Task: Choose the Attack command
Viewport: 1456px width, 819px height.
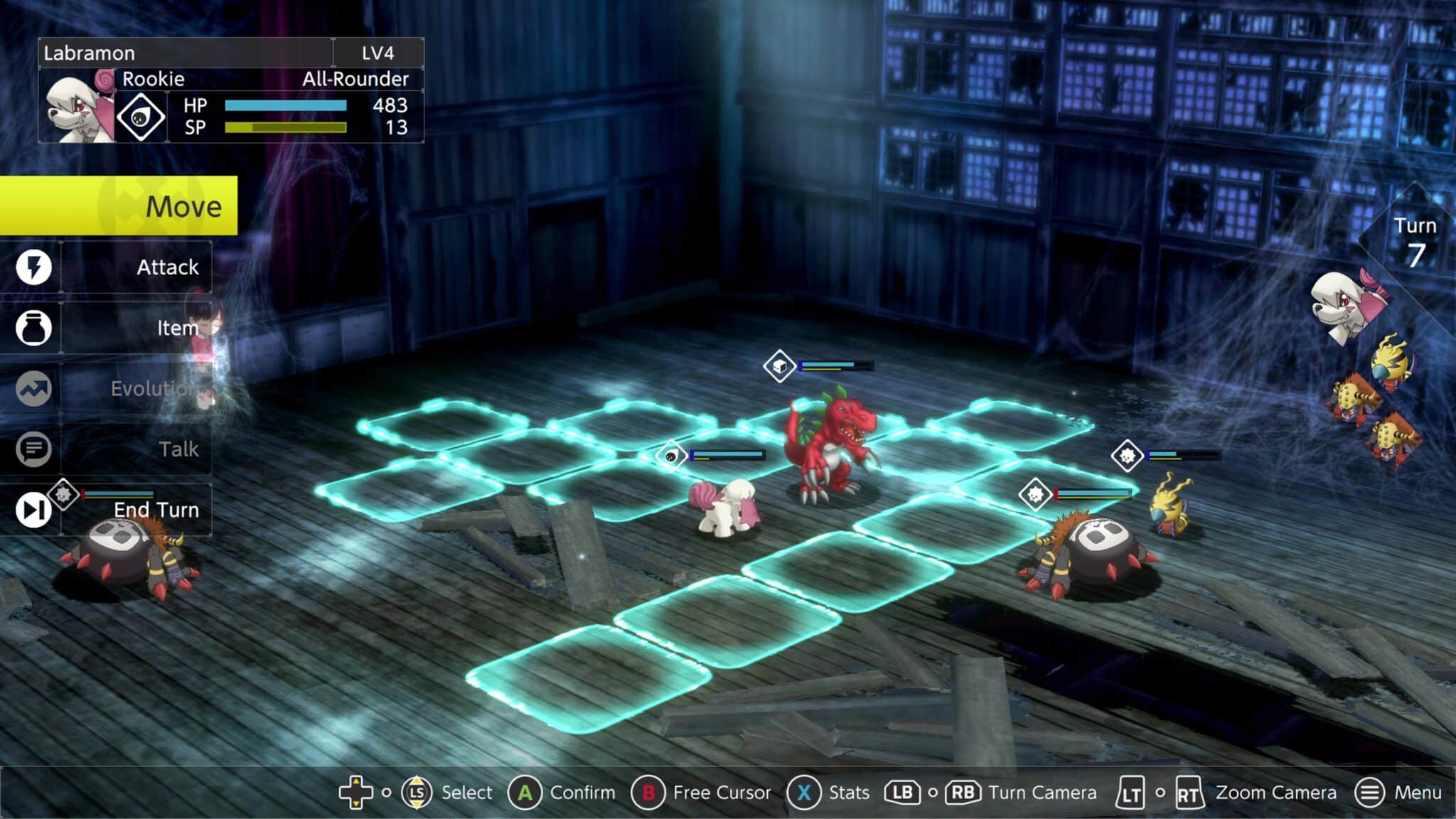Action: tap(135, 267)
